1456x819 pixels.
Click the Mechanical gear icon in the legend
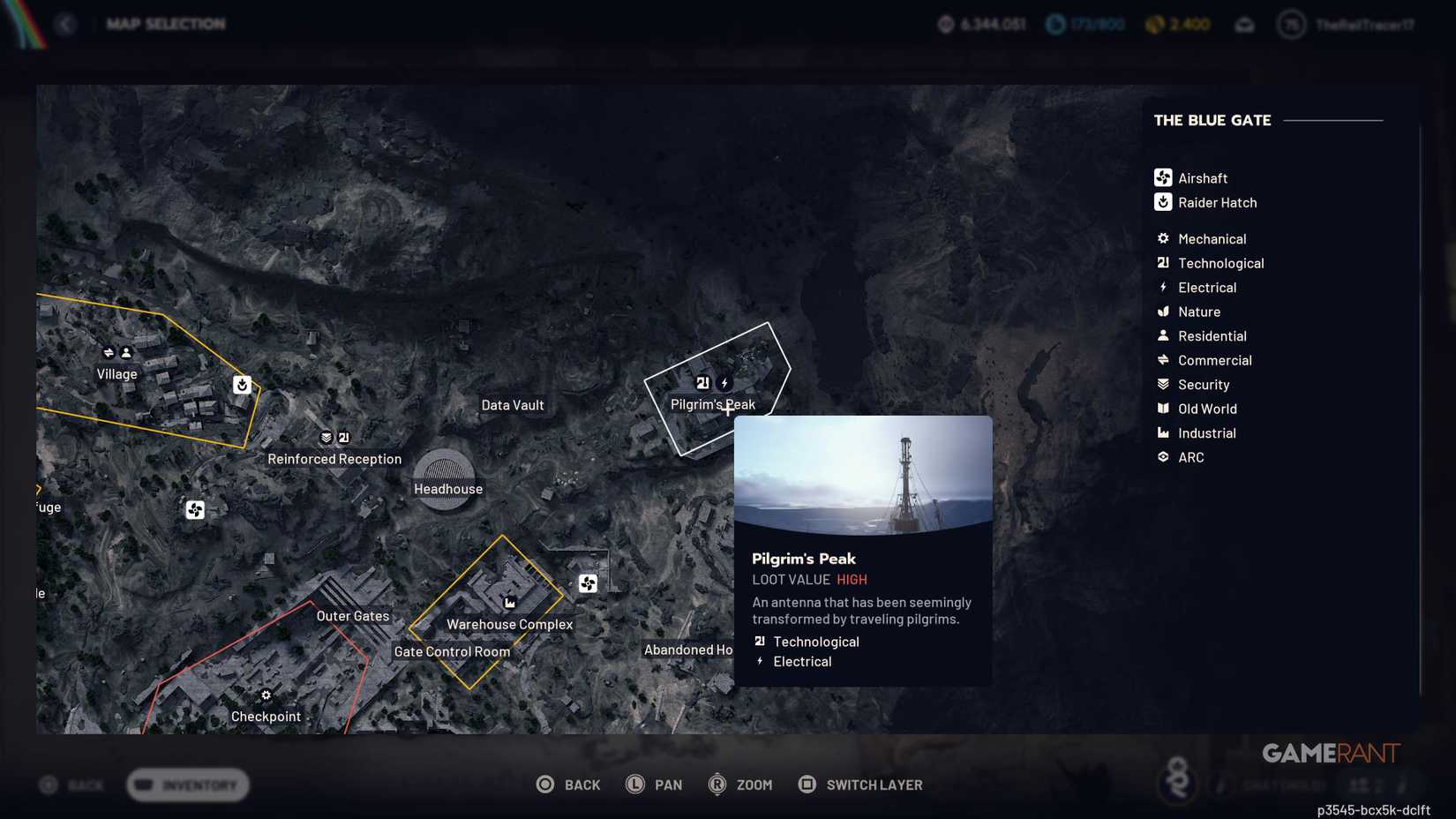point(1162,238)
